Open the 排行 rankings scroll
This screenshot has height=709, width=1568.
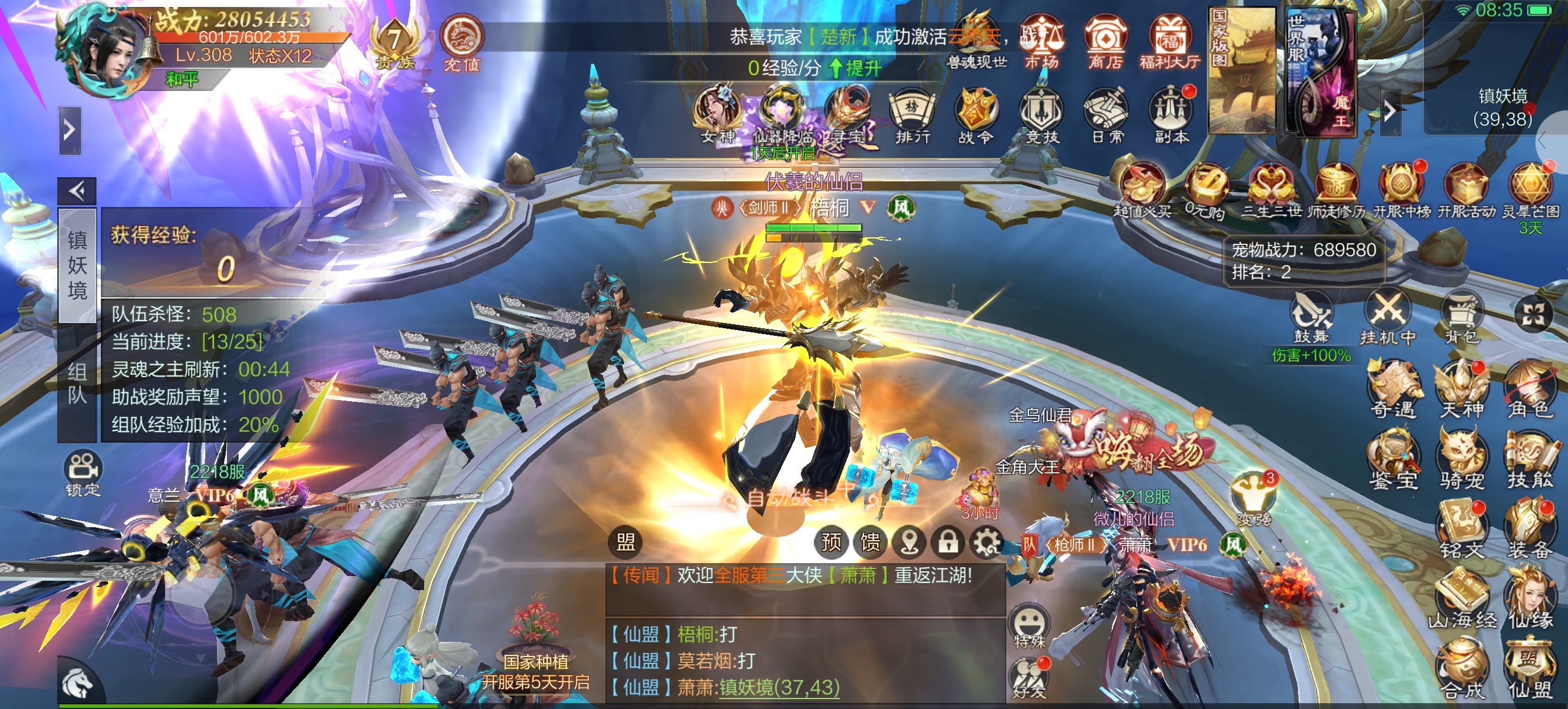coord(912,117)
